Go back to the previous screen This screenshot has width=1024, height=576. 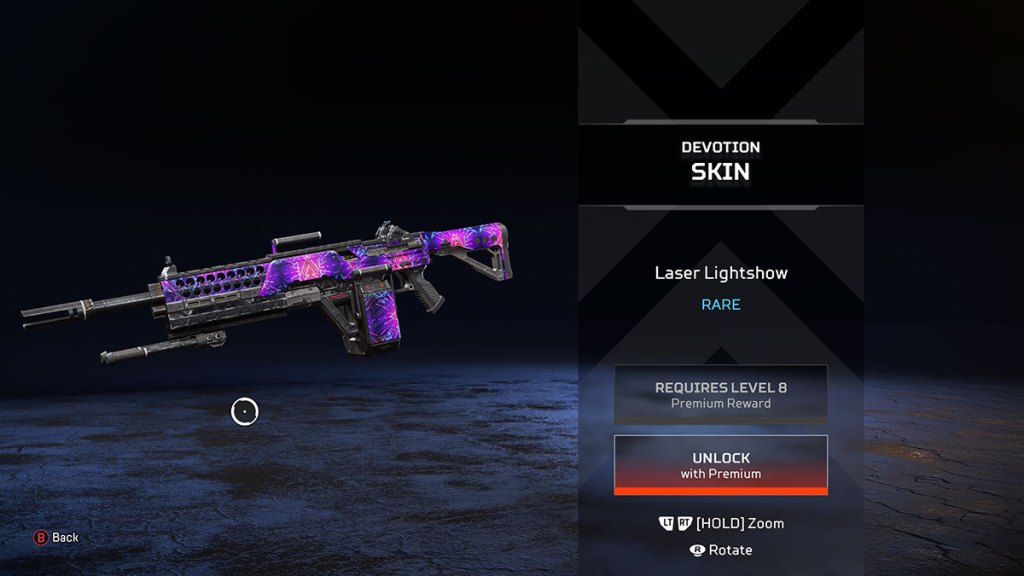pyautogui.click(x=56, y=537)
